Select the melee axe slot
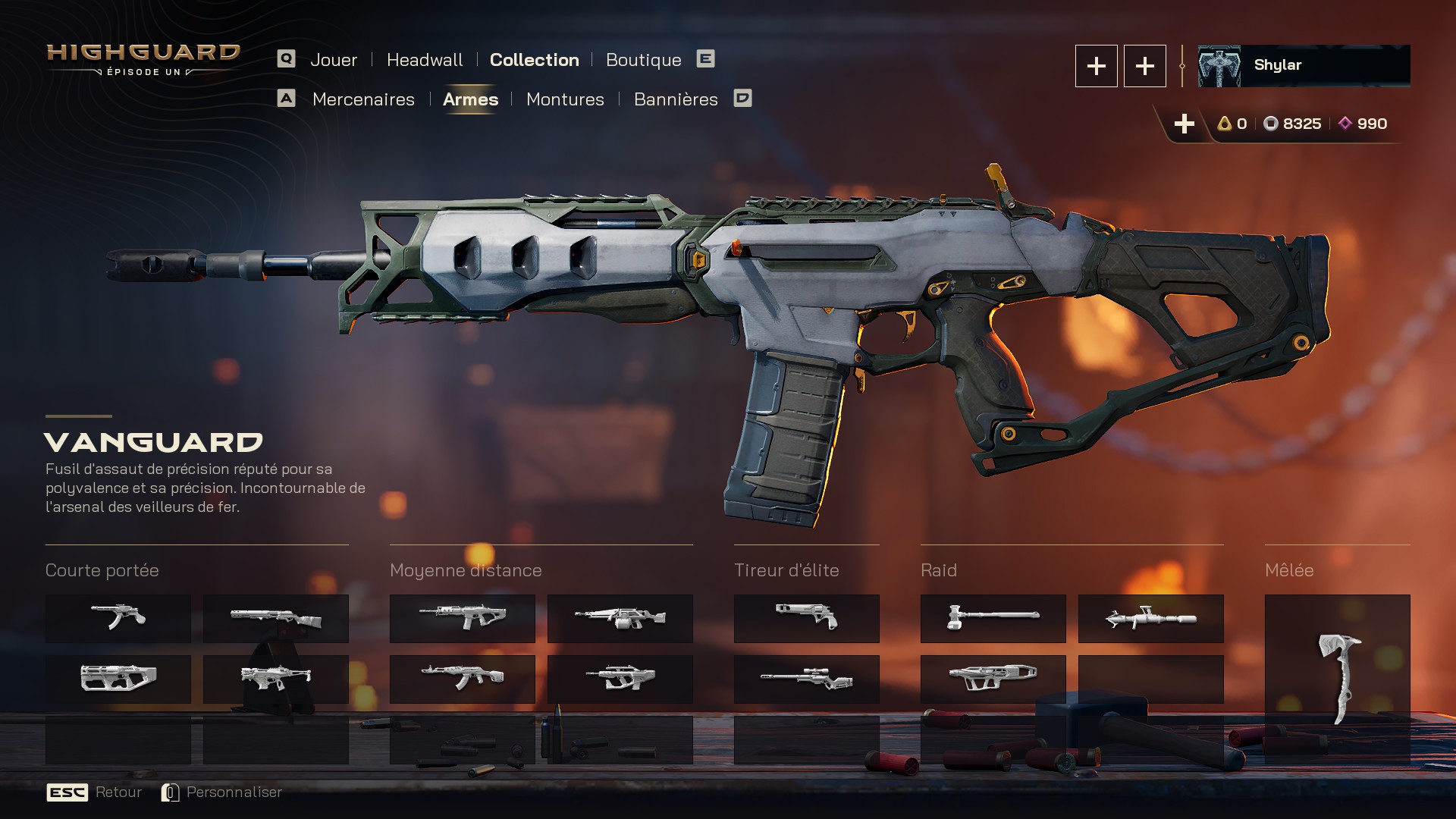 point(1337,679)
